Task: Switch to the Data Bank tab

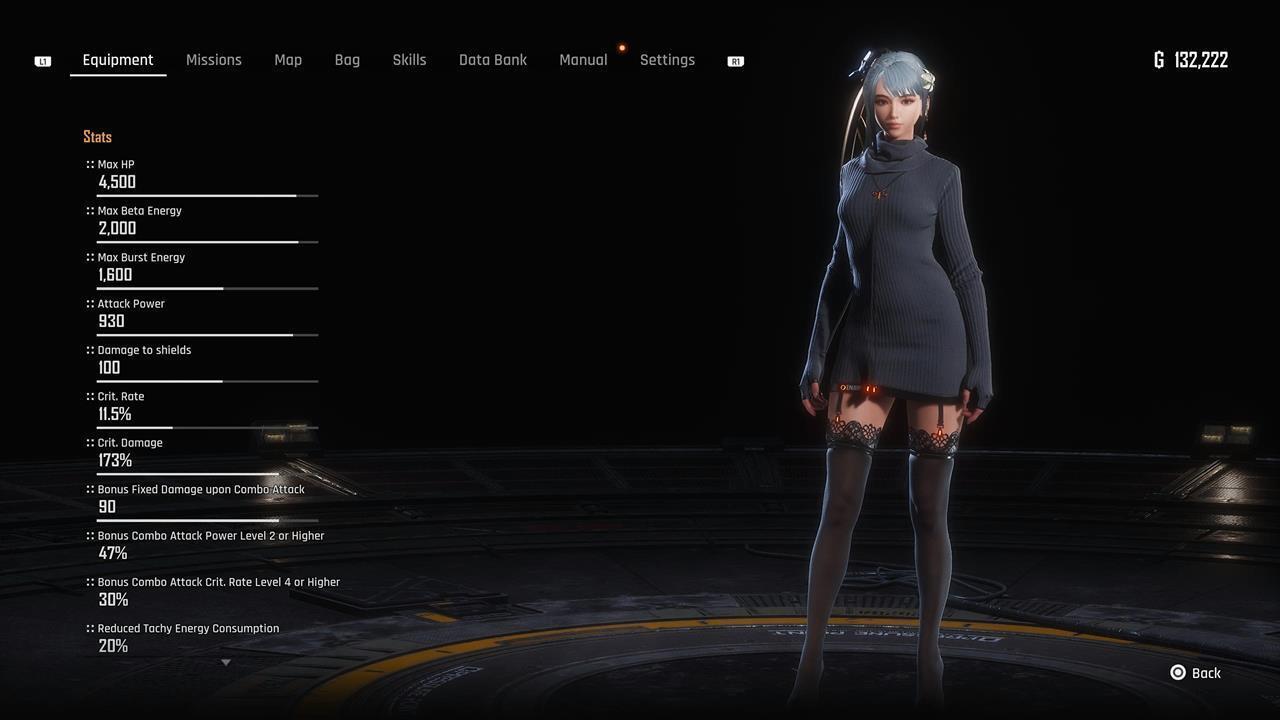Action: coord(493,60)
